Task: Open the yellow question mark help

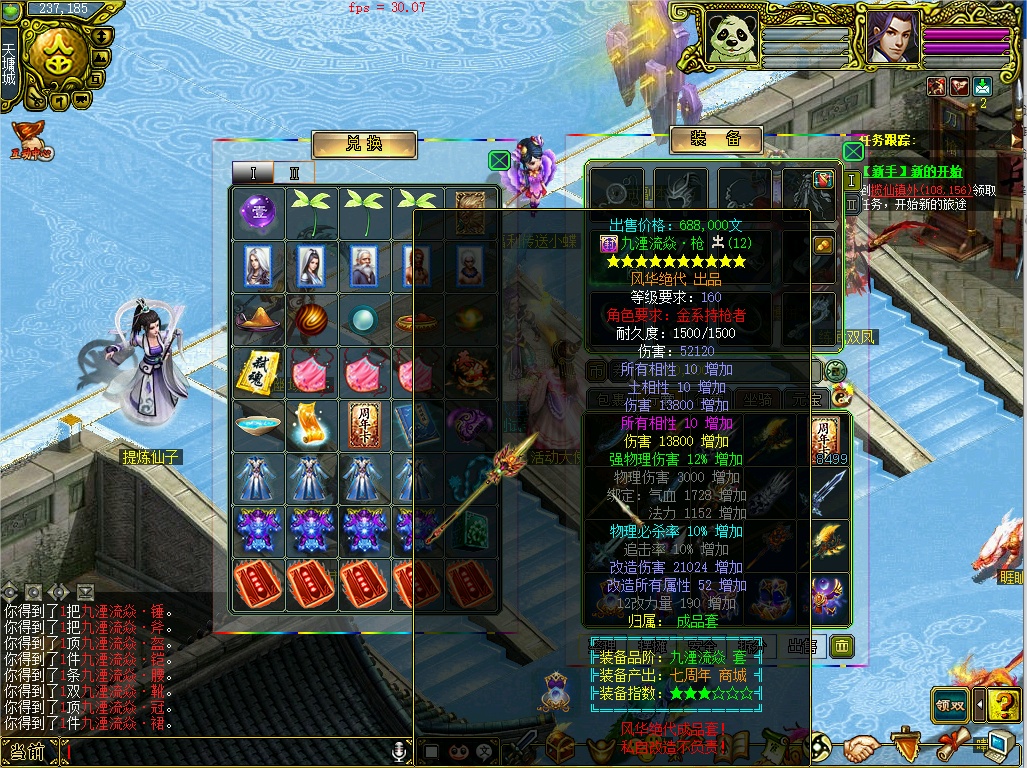Action: (1003, 705)
